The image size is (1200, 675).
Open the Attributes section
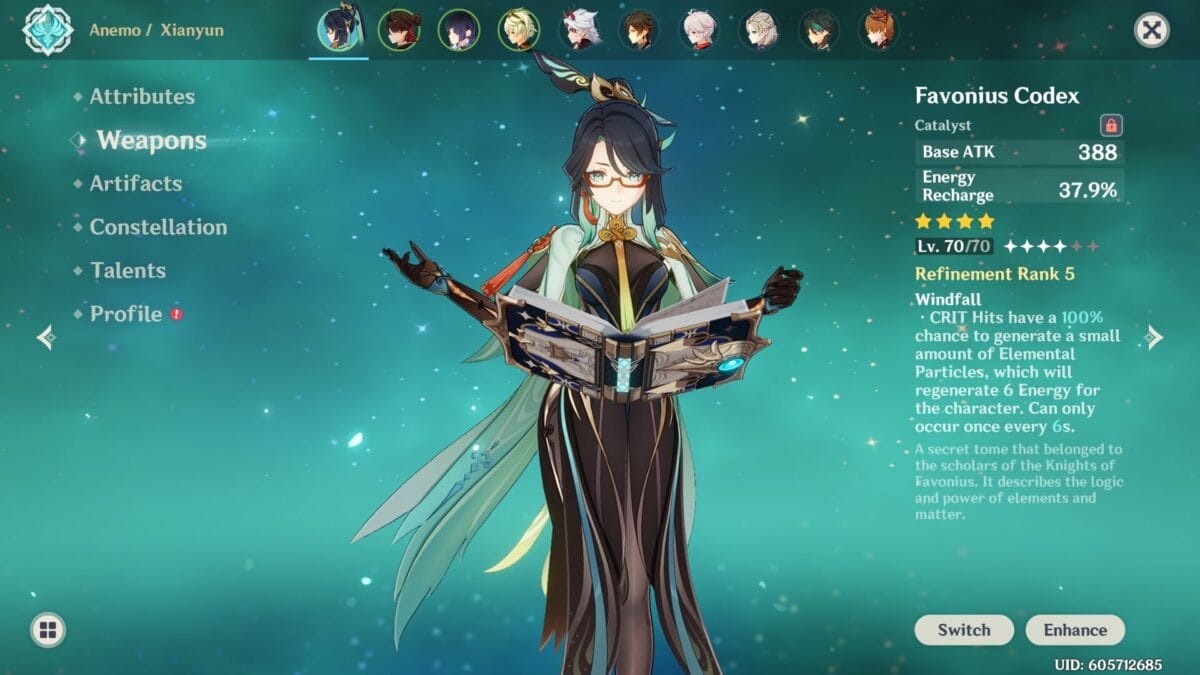(141, 97)
